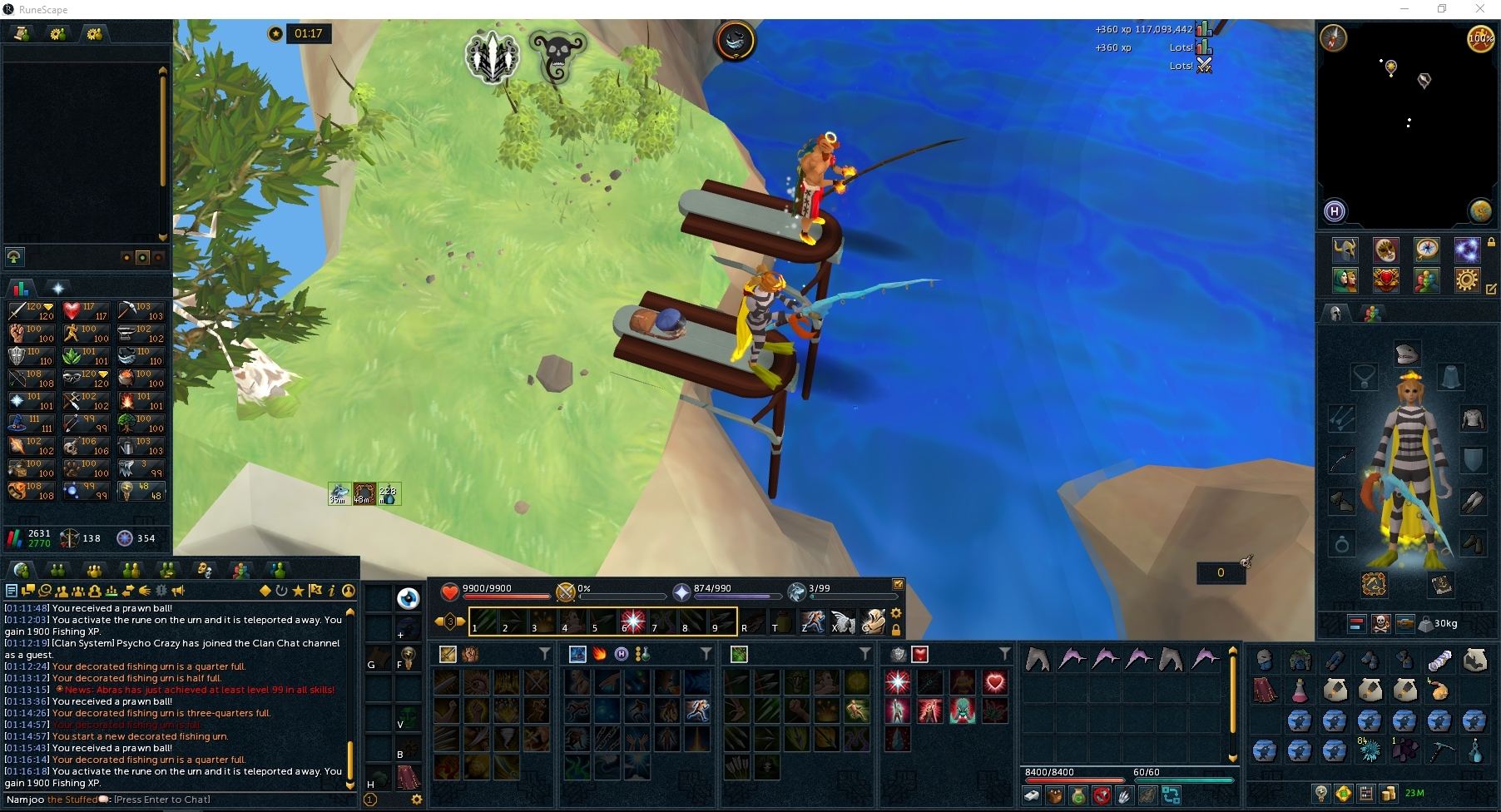Toggle the interface edit-mode lock icon
The width and height of the screenshot is (1501, 812).
(1492, 243)
